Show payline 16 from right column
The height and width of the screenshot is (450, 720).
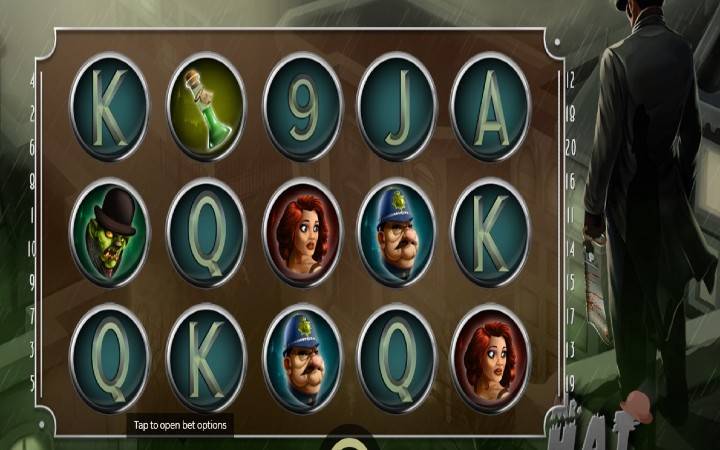point(570,181)
